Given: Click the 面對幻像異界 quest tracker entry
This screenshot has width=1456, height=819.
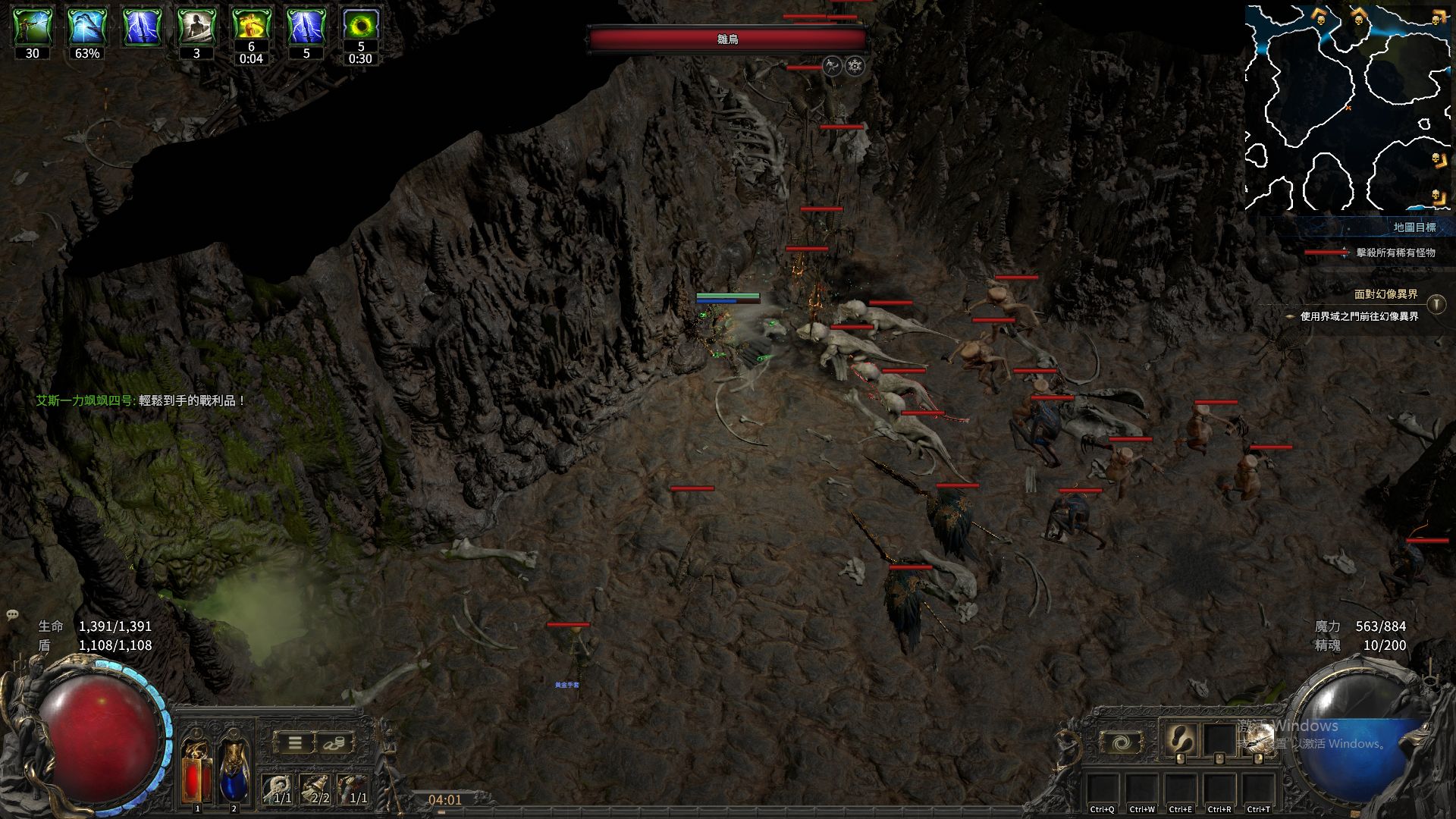Looking at the screenshot, I should click(1385, 295).
